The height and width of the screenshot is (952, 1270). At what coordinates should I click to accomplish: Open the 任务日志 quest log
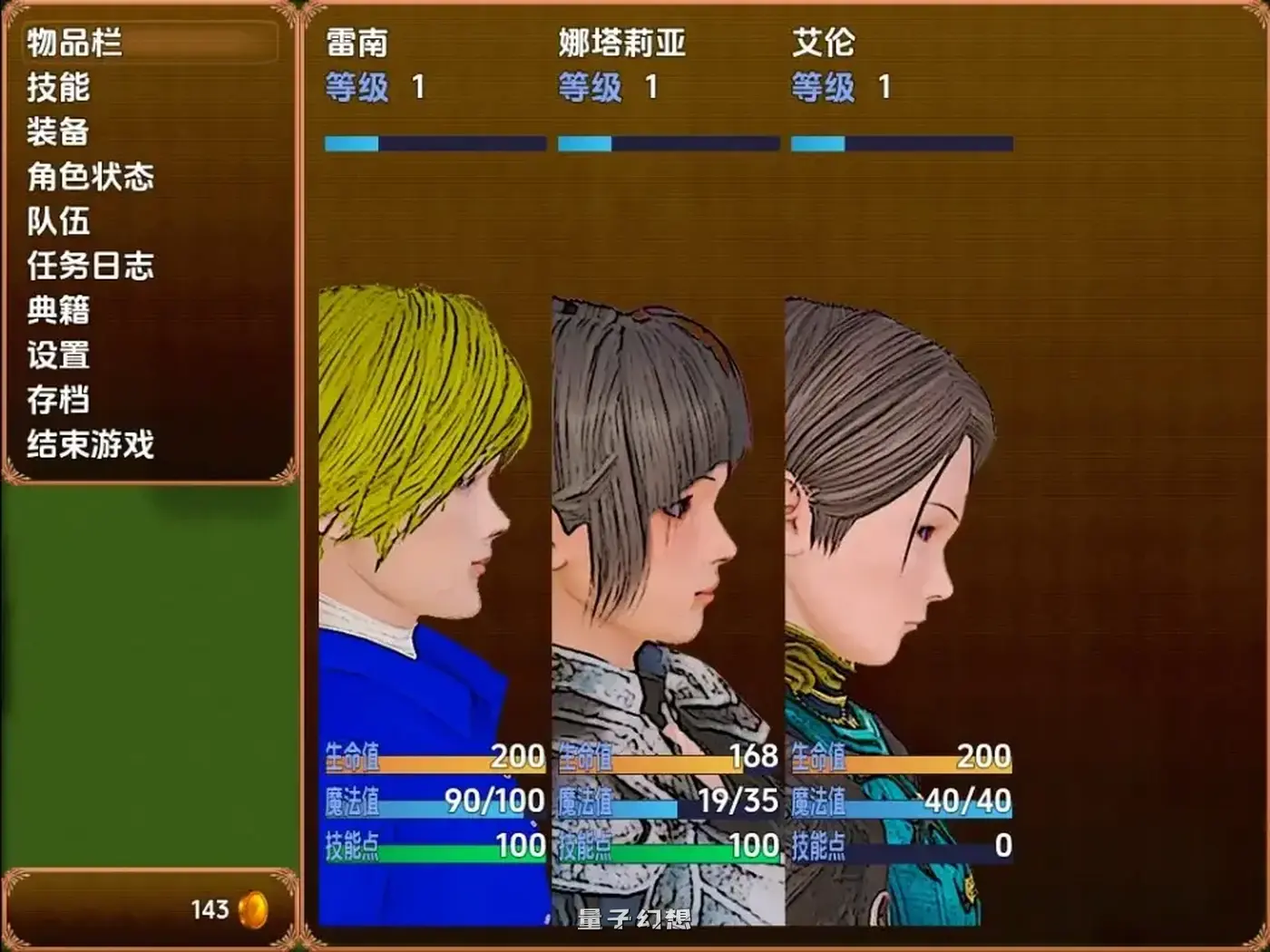tap(89, 267)
